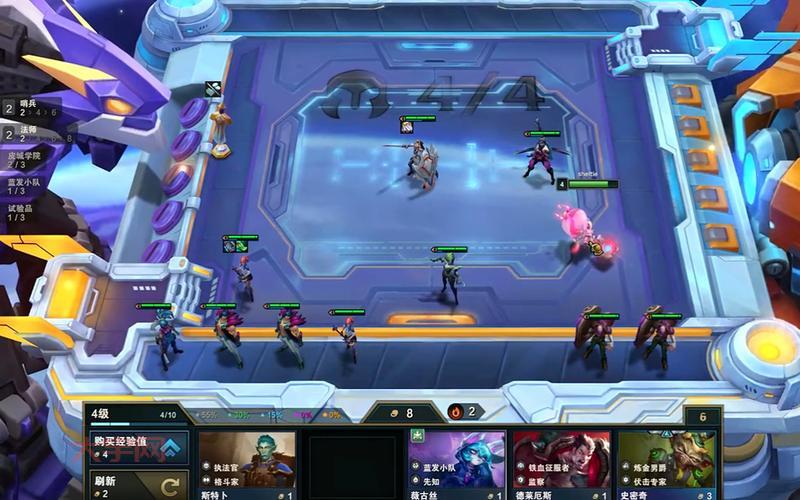Show the 皮城学院 trait details
Screen dimensions: 800x500
tap(26, 160)
